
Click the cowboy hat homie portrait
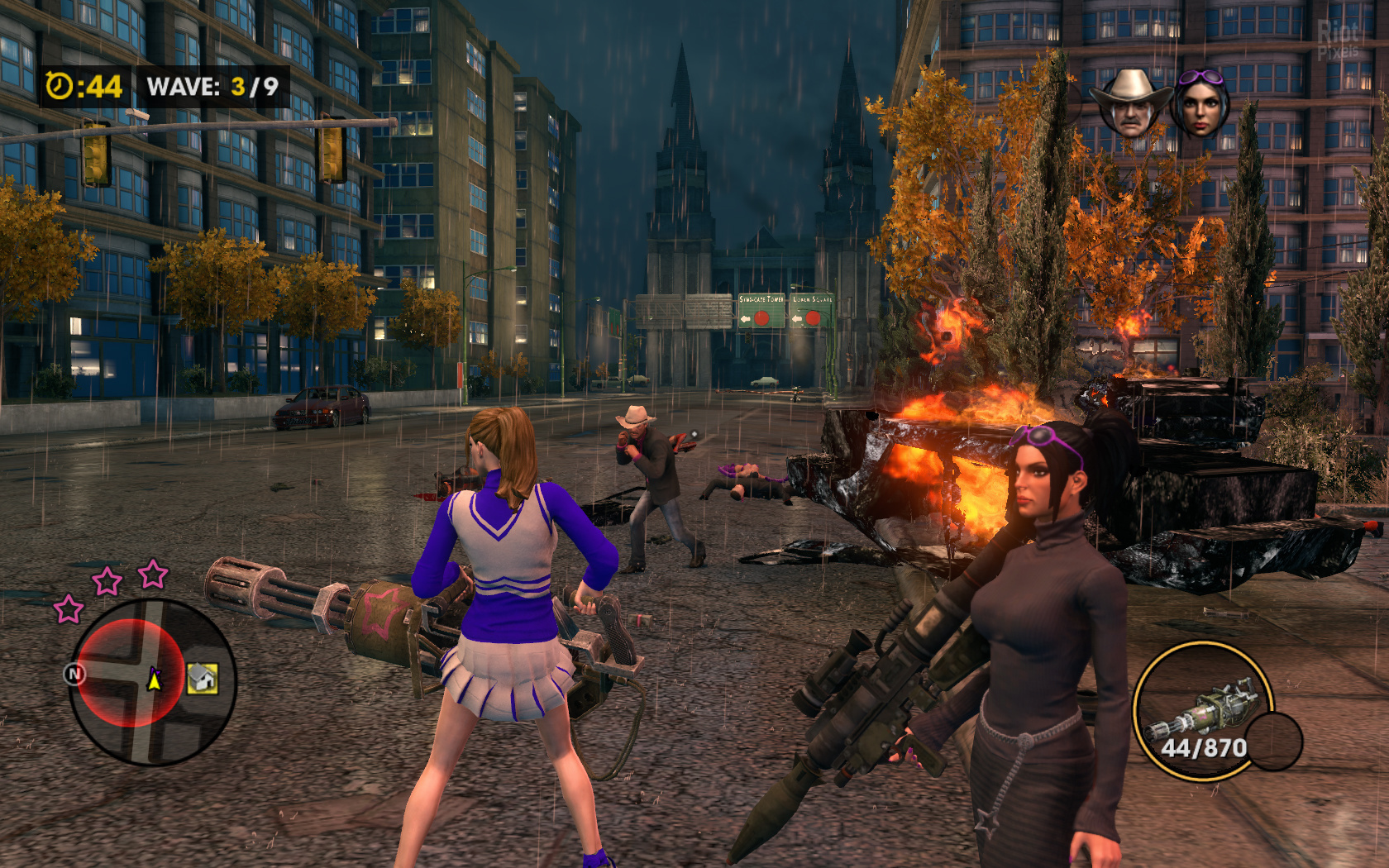click(x=1129, y=103)
